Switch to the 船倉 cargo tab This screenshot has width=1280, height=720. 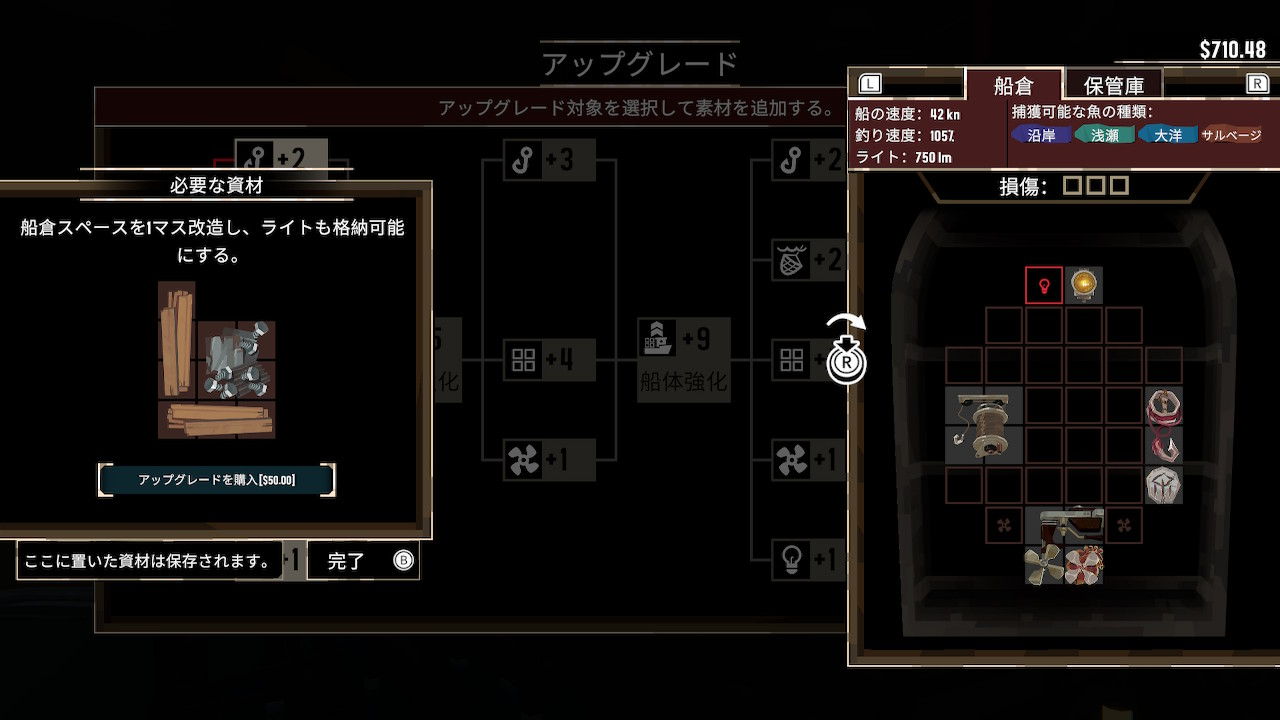(1013, 85)
